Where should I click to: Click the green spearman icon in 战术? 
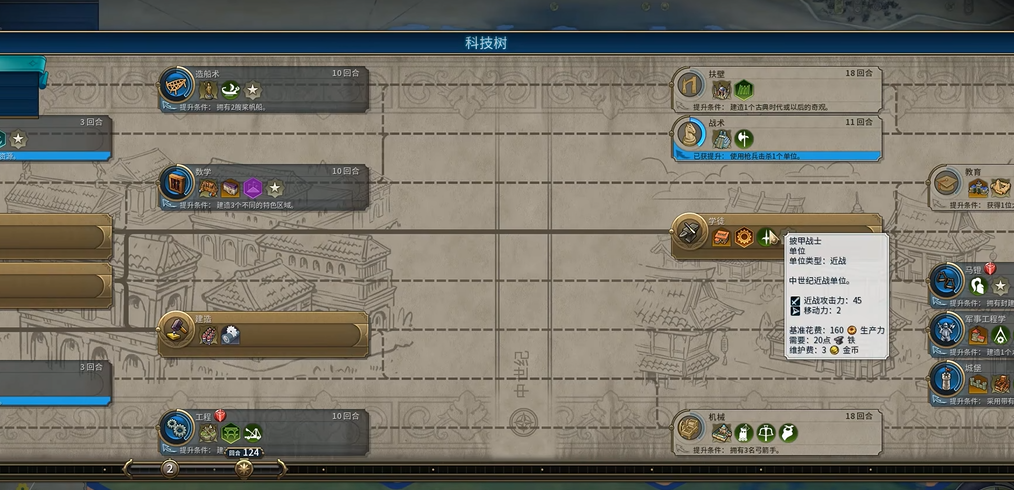pyautogui.click(x=744, y=139)
